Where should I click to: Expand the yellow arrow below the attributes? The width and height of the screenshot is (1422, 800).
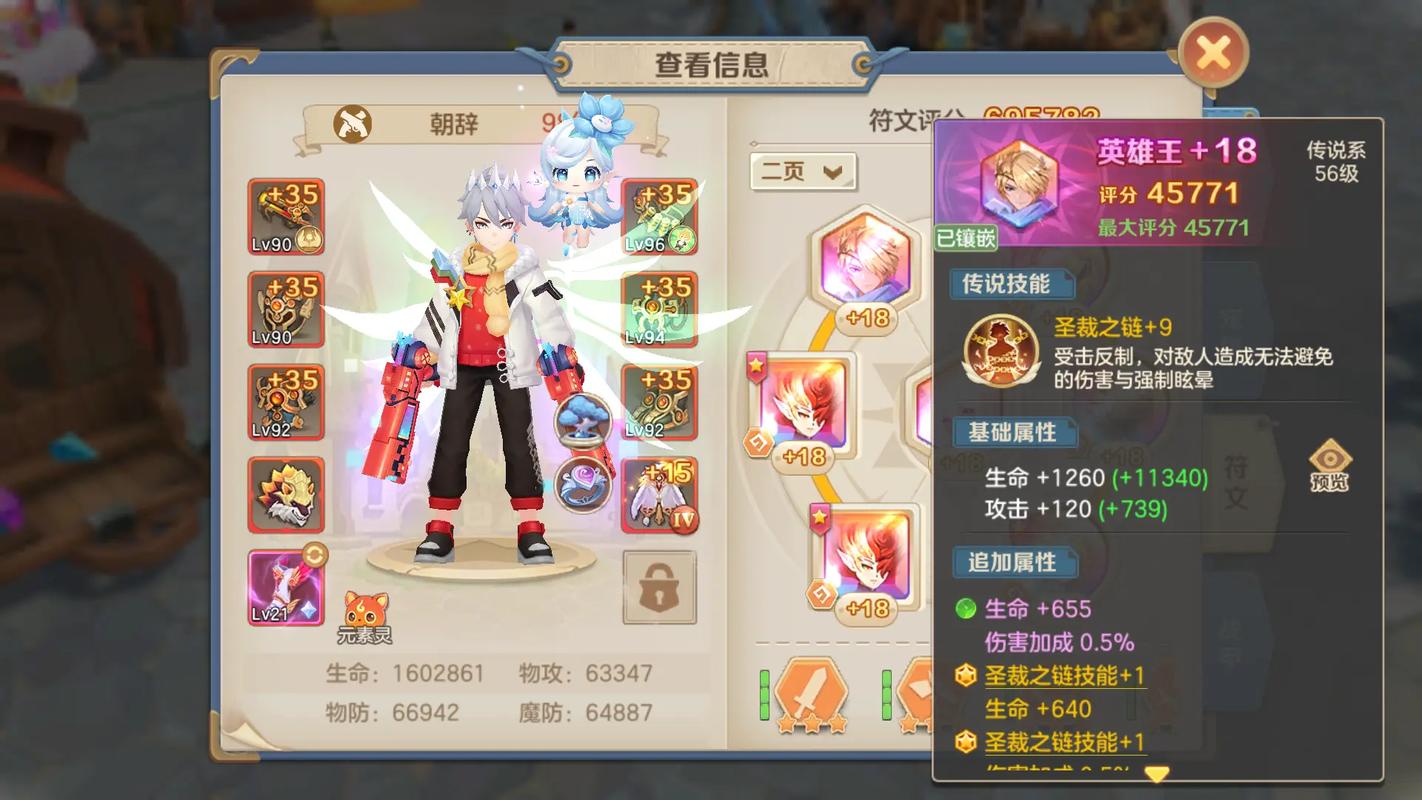tap(1158, 774)
